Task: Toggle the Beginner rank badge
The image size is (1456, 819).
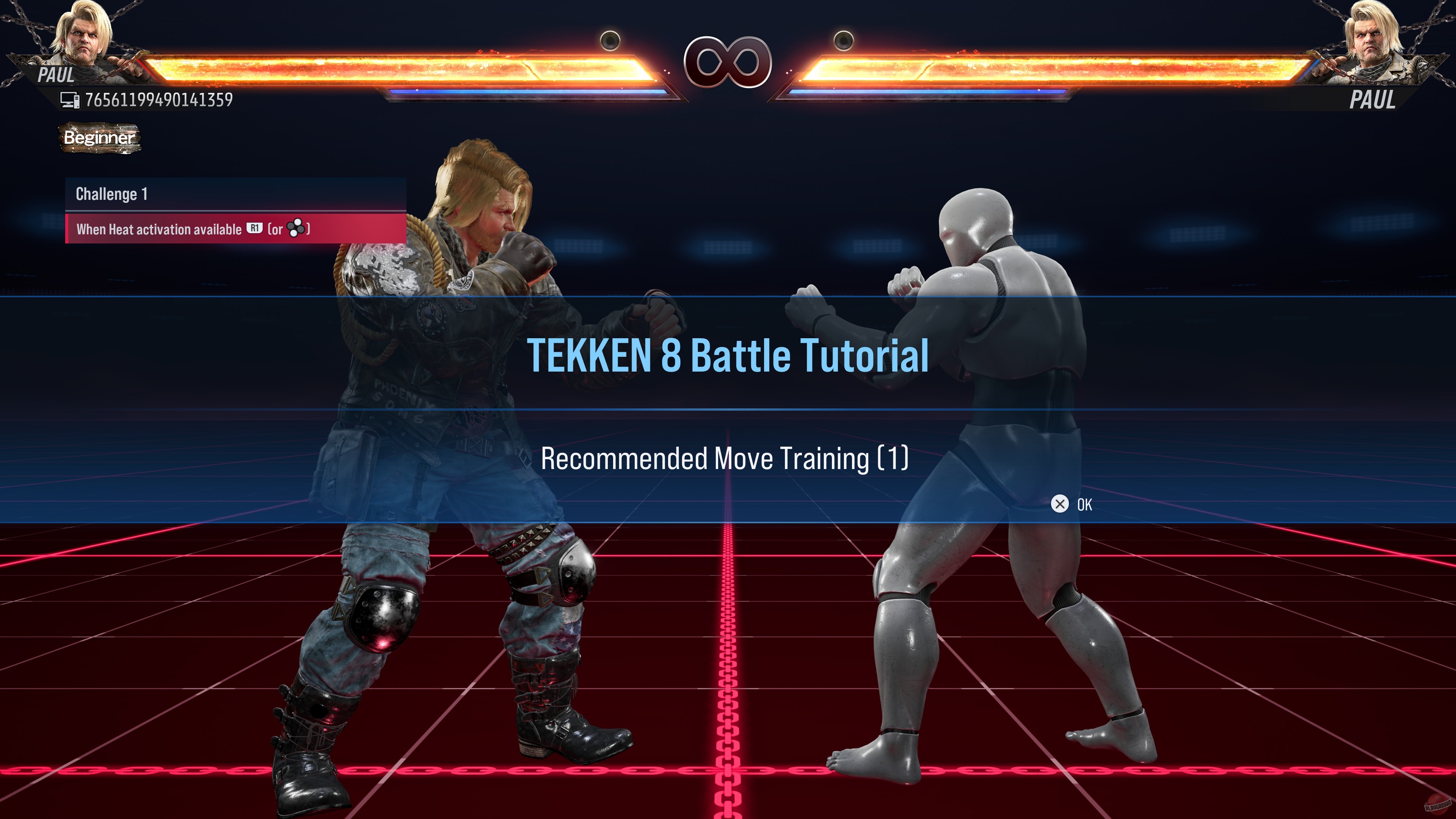Action: (99, 137)
